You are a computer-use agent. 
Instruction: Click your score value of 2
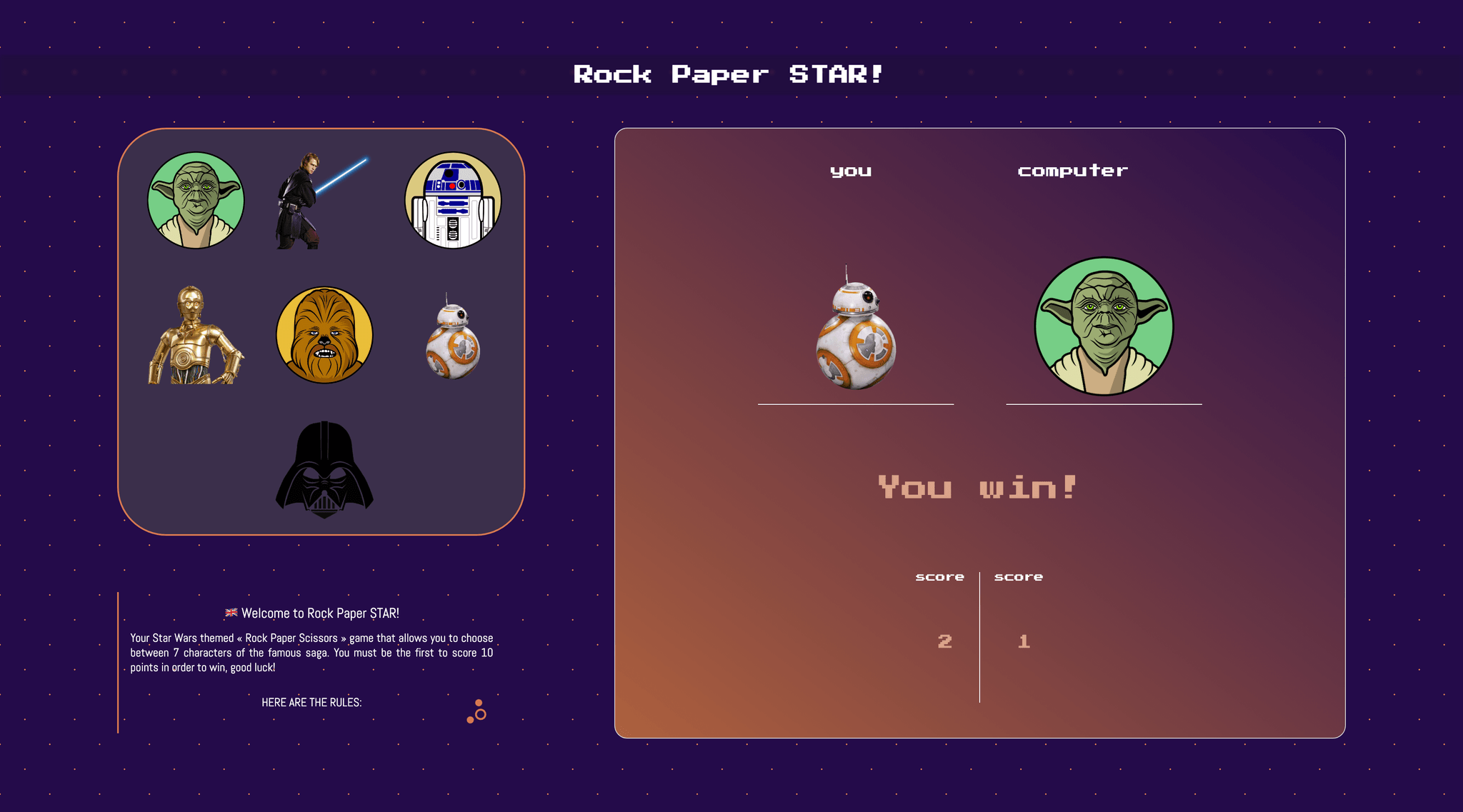[943, 641]
